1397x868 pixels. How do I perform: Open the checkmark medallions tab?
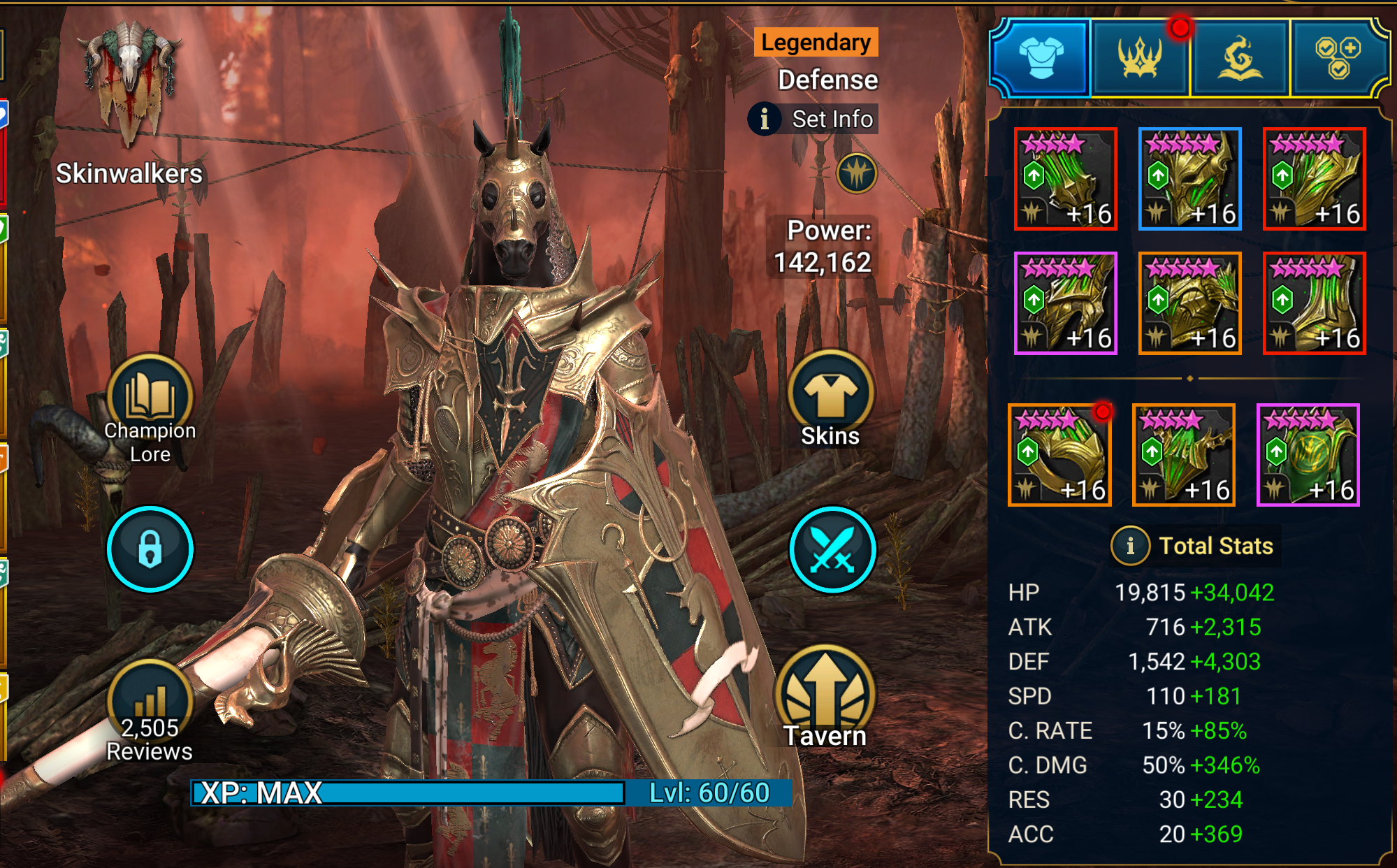point(1338,58)
